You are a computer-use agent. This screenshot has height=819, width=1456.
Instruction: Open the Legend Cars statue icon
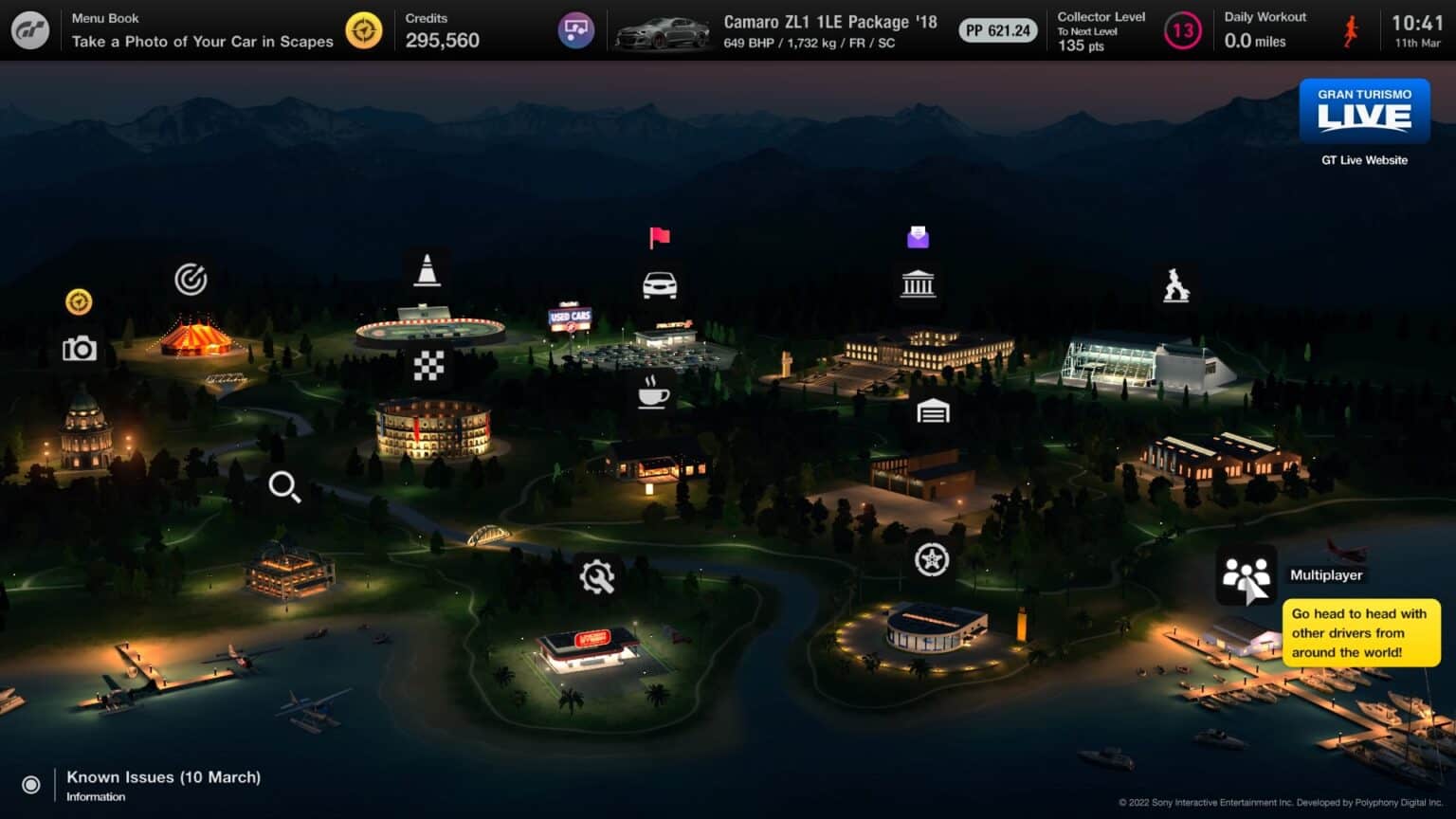tap(1176, 284)
